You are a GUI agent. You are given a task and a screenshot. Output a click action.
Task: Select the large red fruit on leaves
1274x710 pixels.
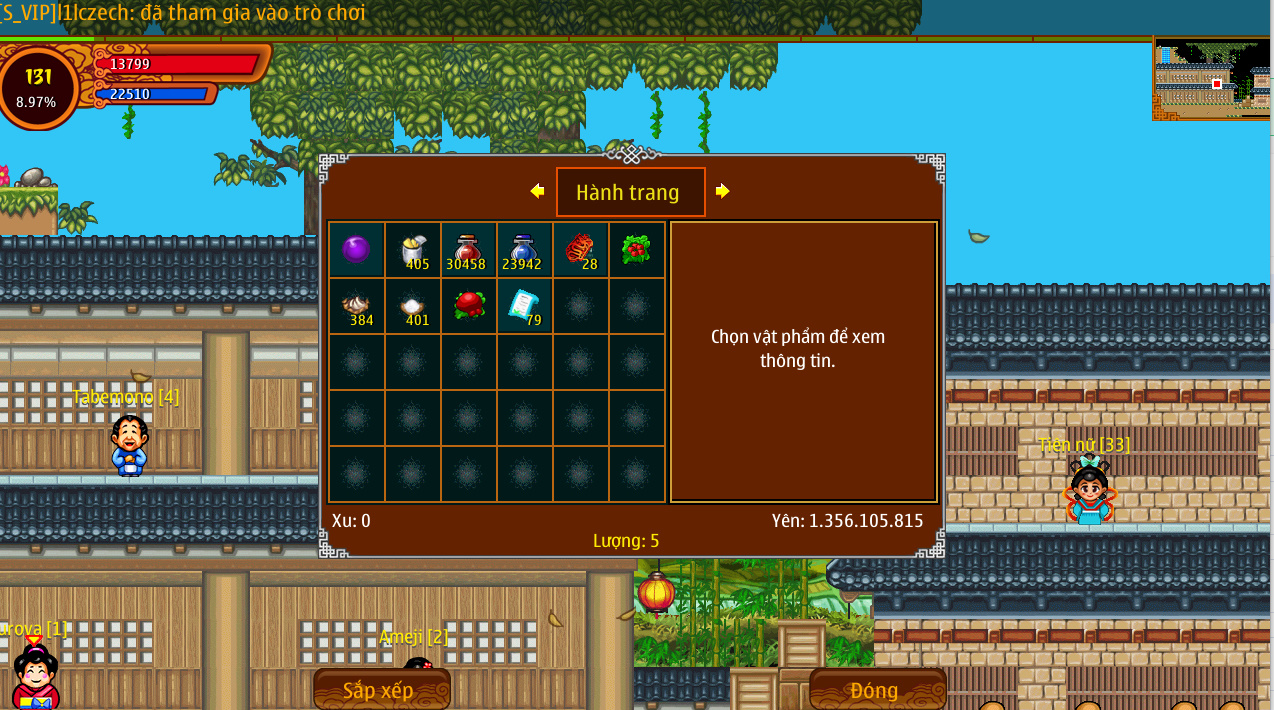click(468, 305)
